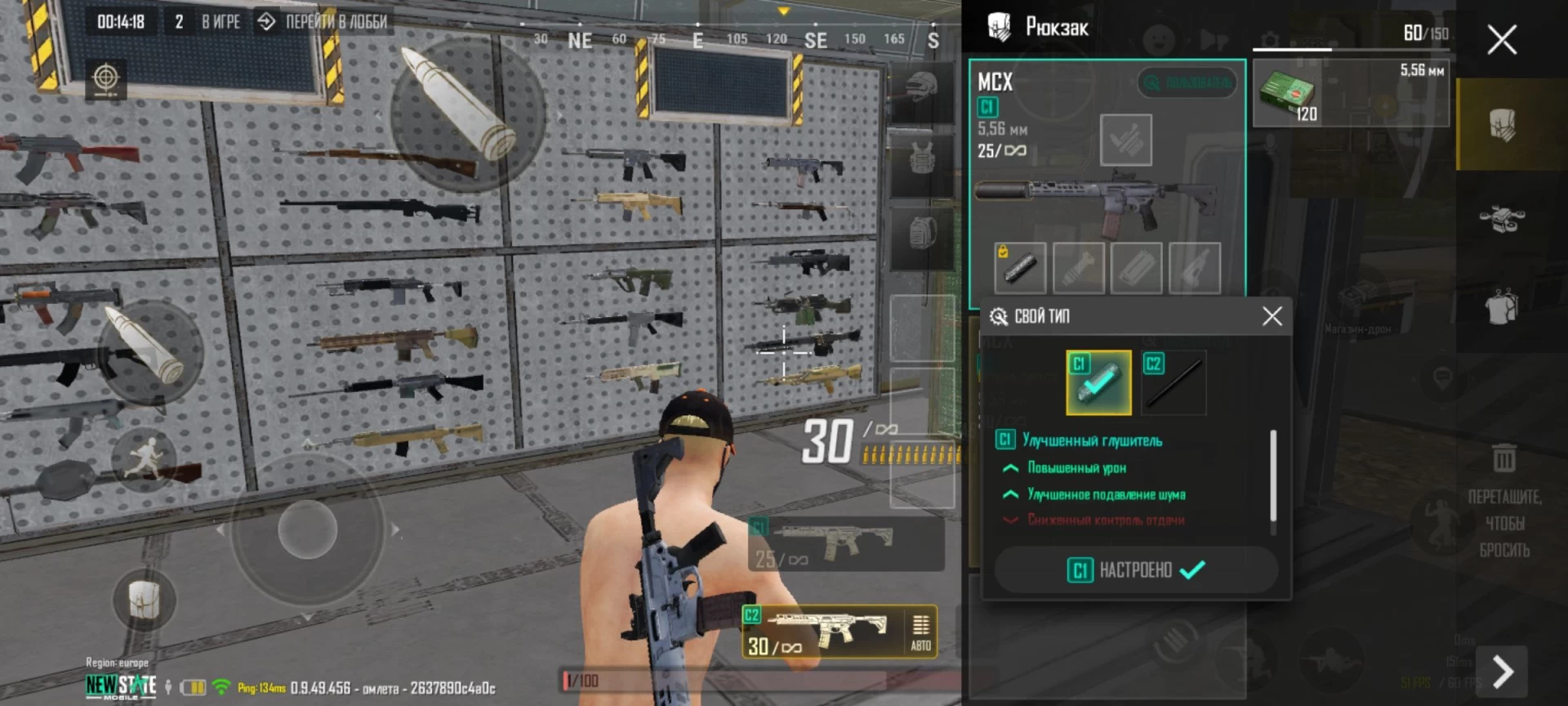
Task: Open the drone tab on the sidebar
Action: (x=1503, y=217)
